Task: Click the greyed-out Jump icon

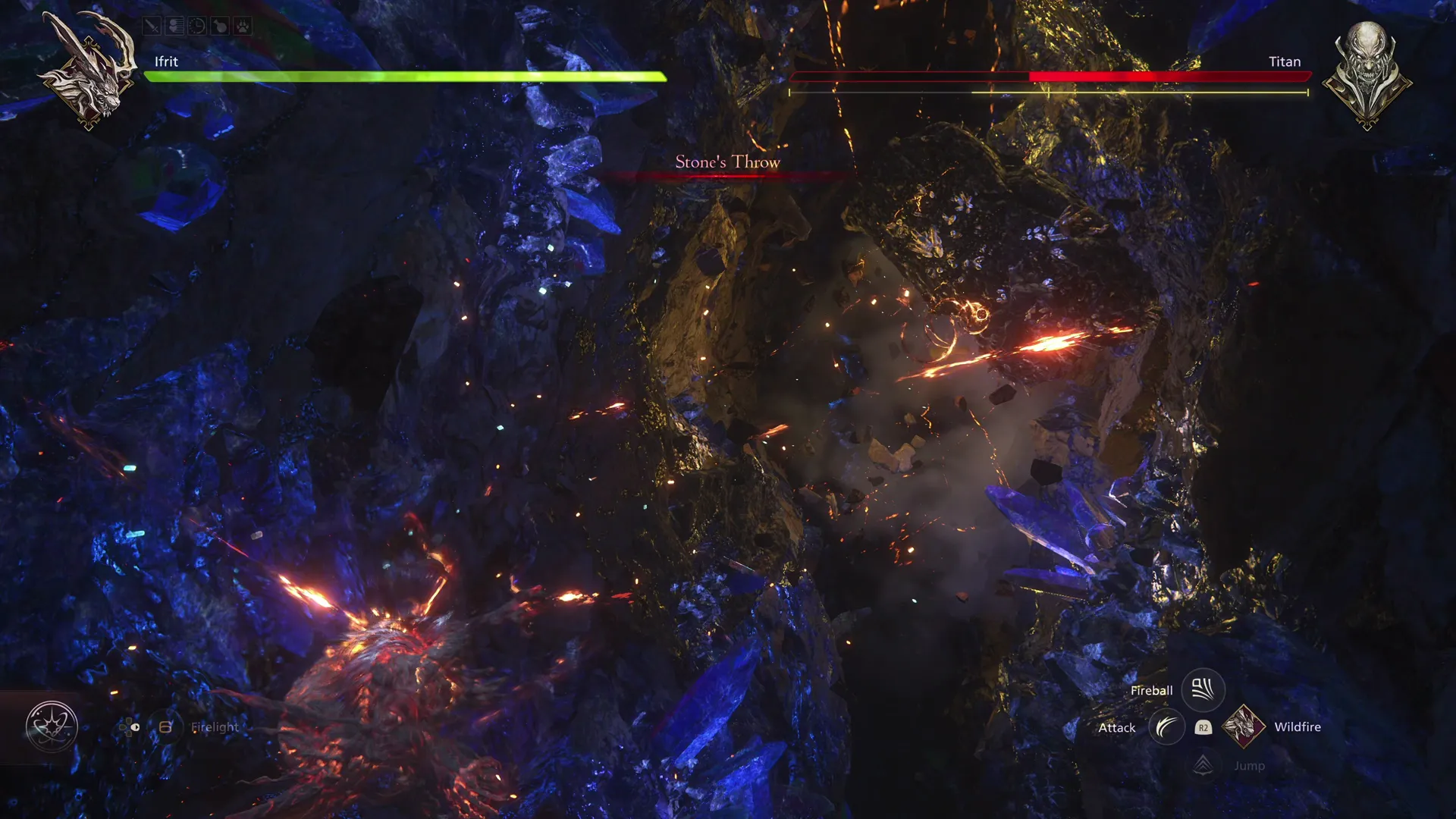Action: [1204, 763]
